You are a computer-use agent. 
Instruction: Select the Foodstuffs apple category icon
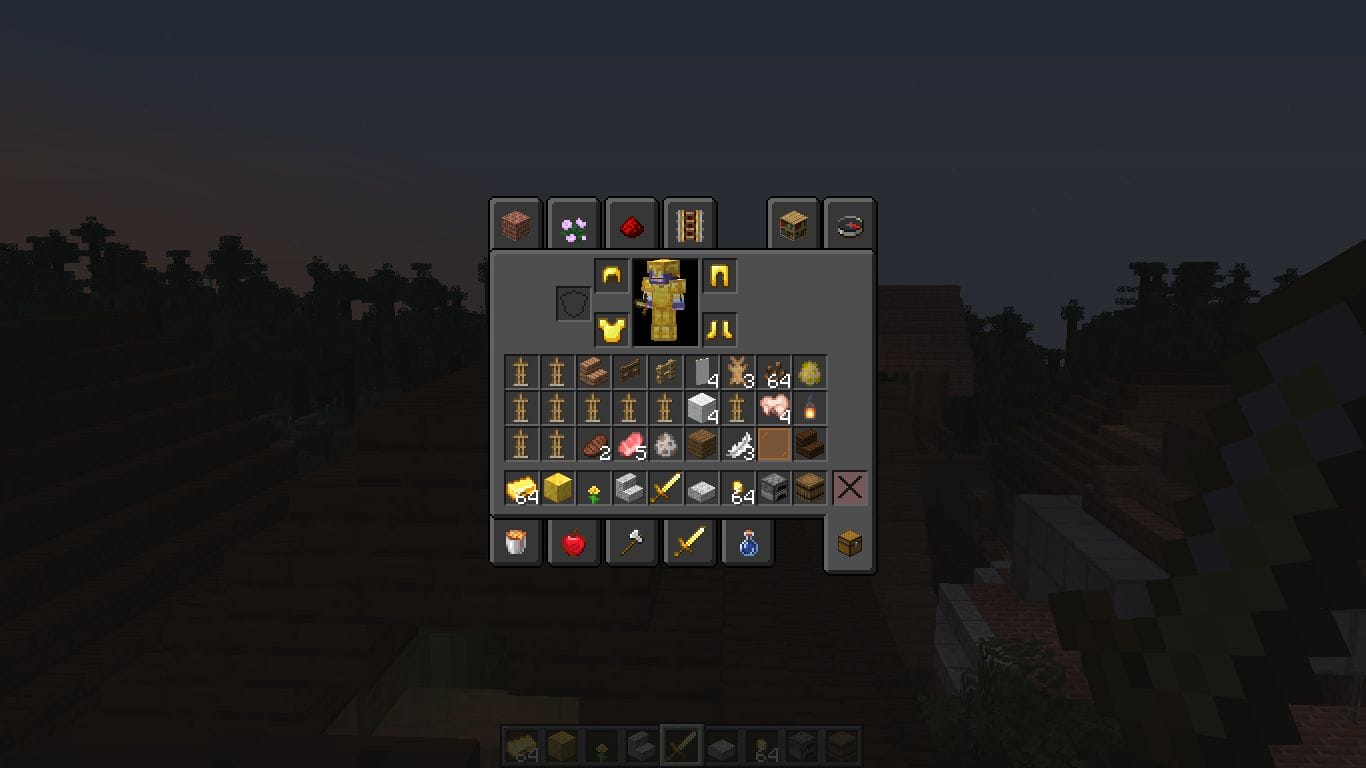tap(573, 543)
